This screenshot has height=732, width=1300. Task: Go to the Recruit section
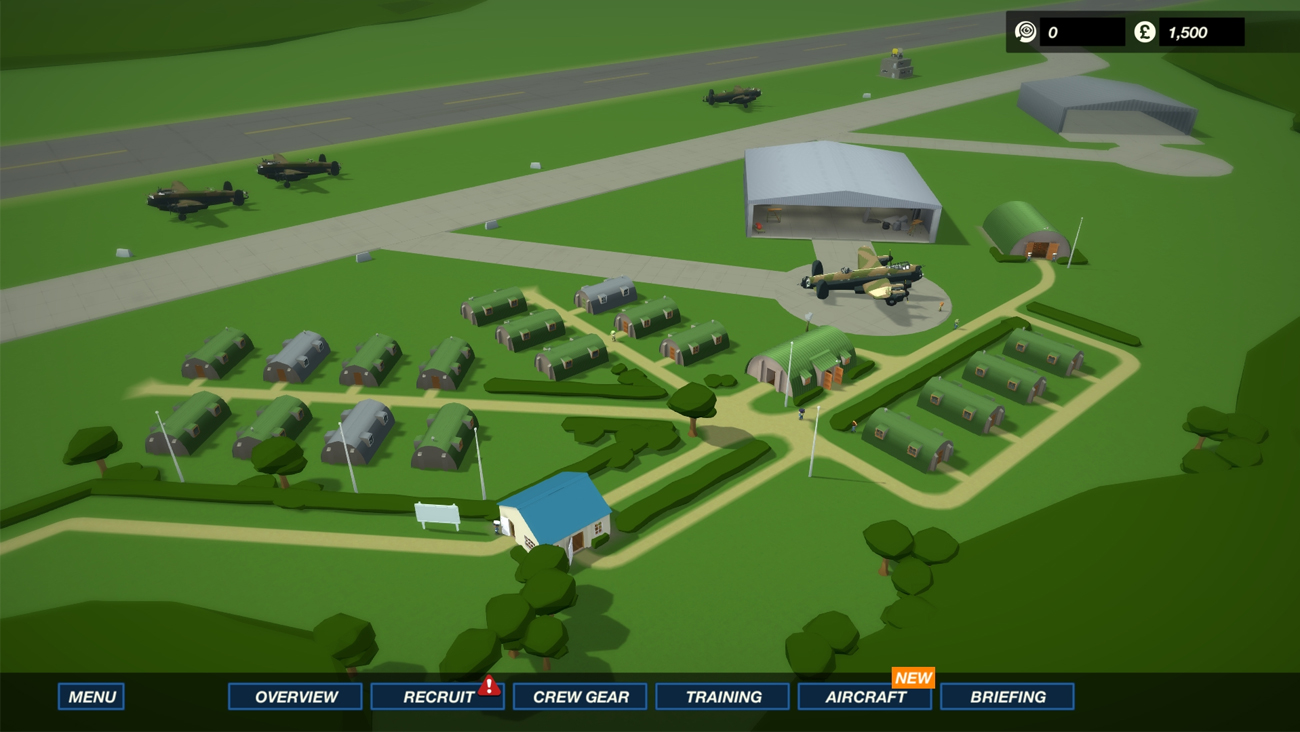437,696
